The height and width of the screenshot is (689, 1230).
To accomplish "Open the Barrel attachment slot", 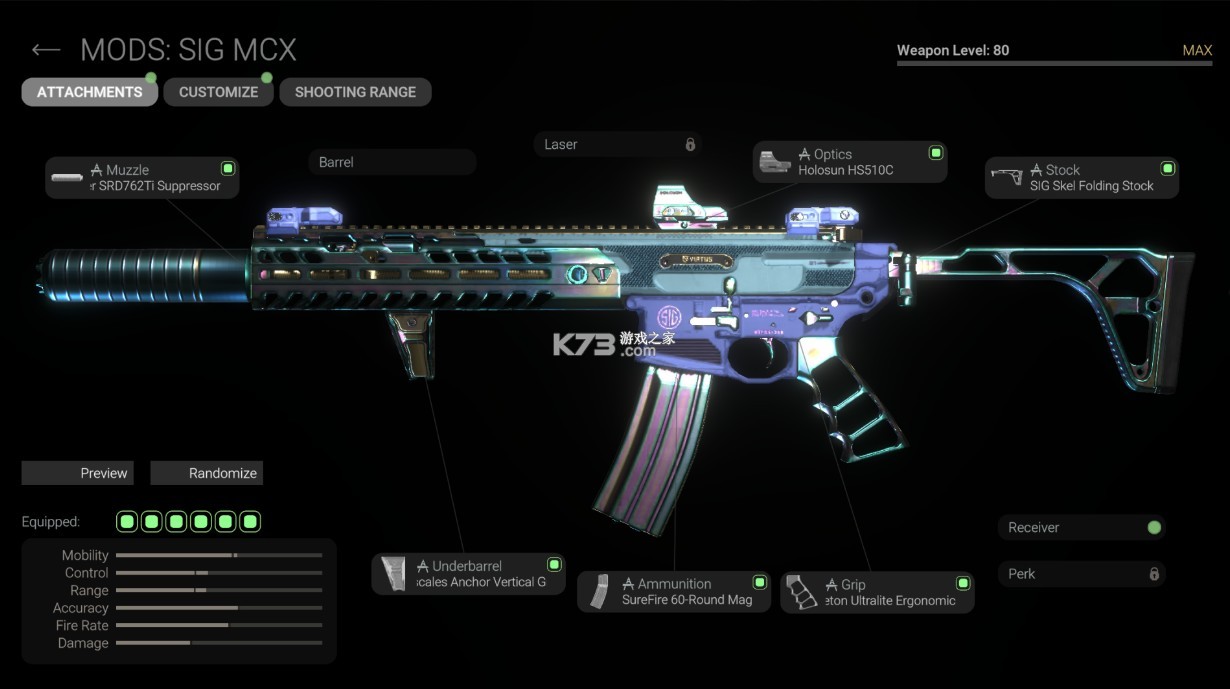I will coord(392,162).
